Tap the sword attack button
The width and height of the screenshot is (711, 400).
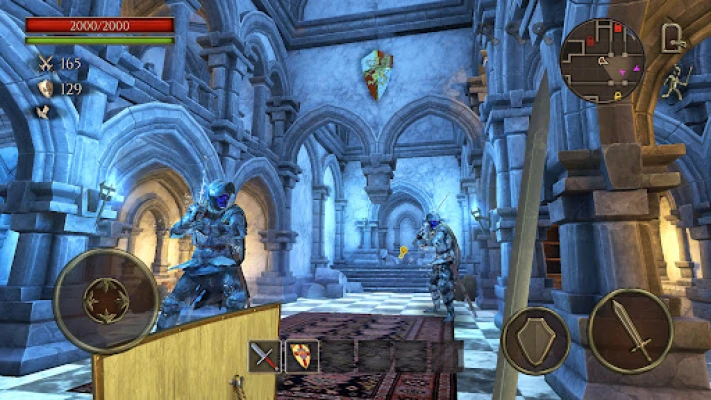[x=630, y=331]
